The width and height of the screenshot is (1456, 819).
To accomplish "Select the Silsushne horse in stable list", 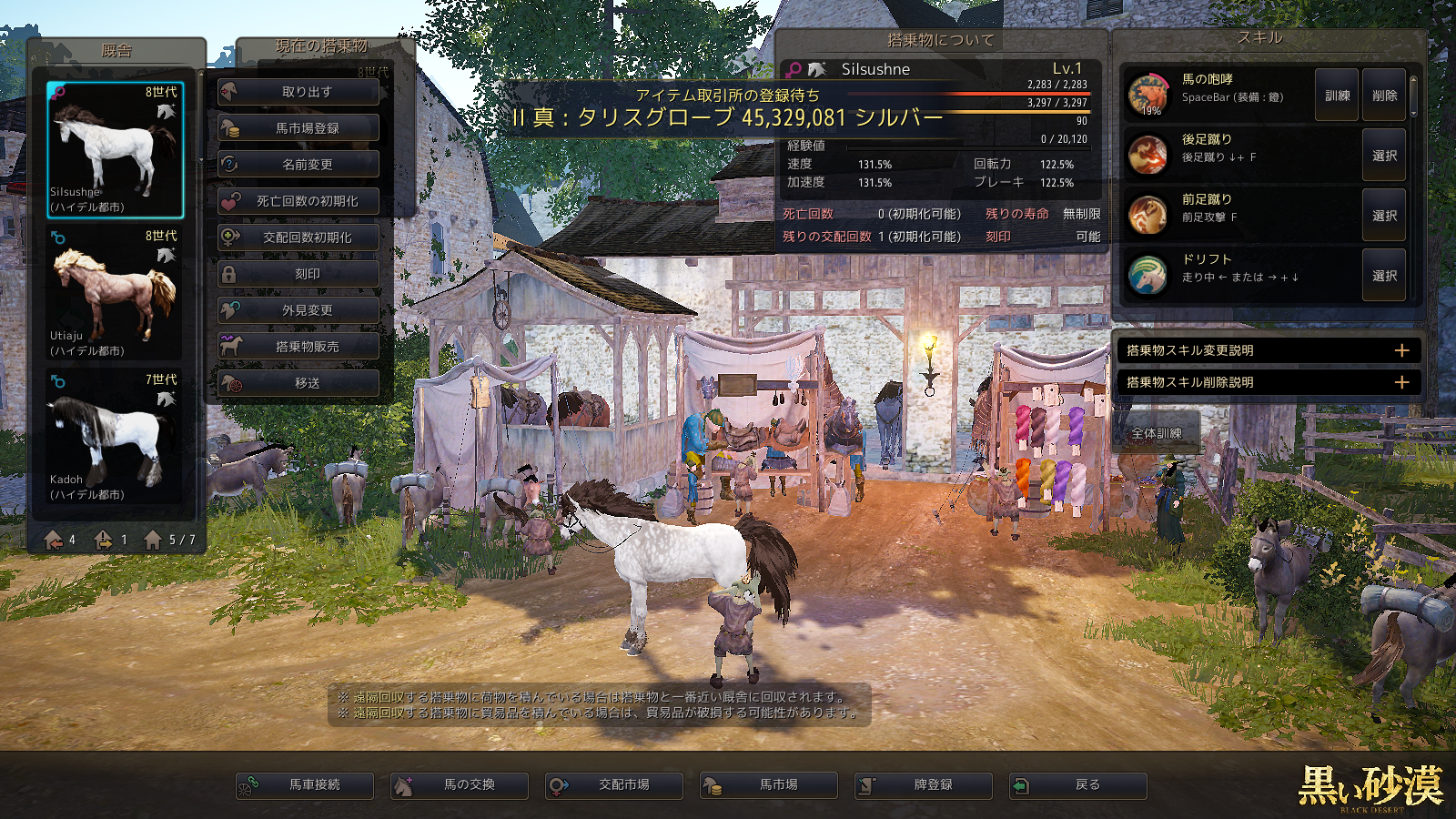I will click(x=116, y=149).
